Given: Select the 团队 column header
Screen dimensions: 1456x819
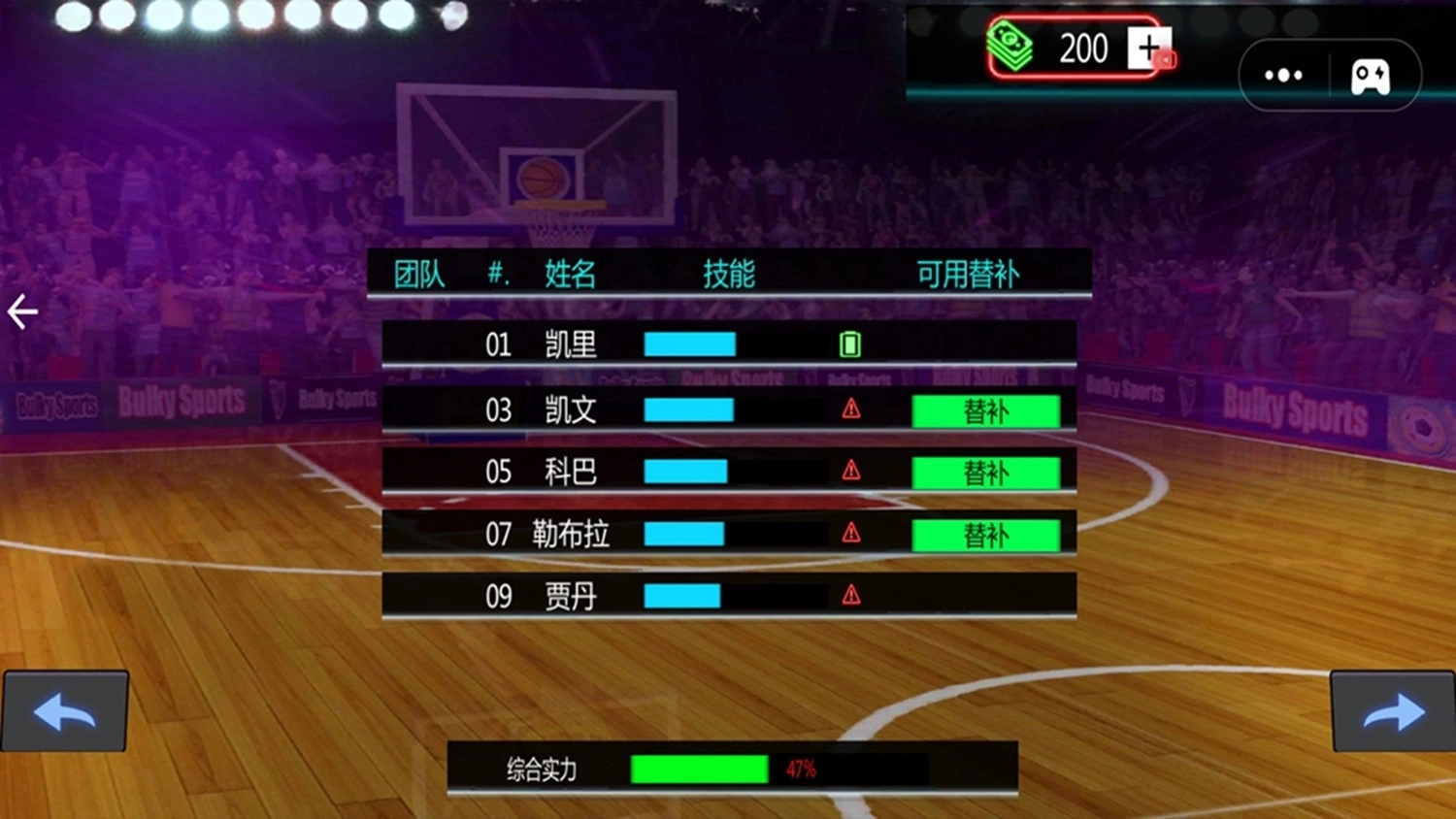Looking at the screenshot, I should [417, 275].
